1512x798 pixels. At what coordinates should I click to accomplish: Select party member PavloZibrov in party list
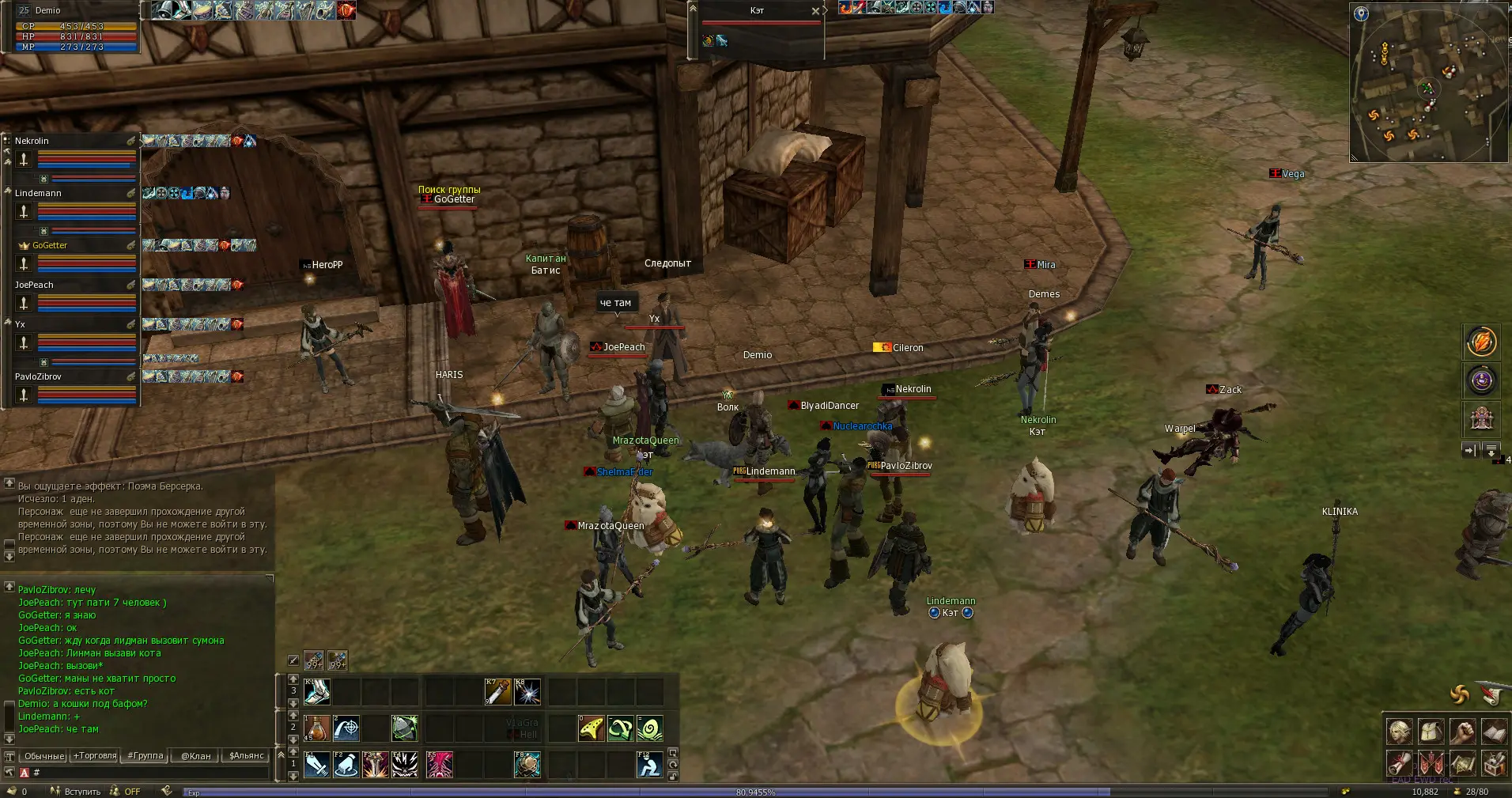[75, 376]
